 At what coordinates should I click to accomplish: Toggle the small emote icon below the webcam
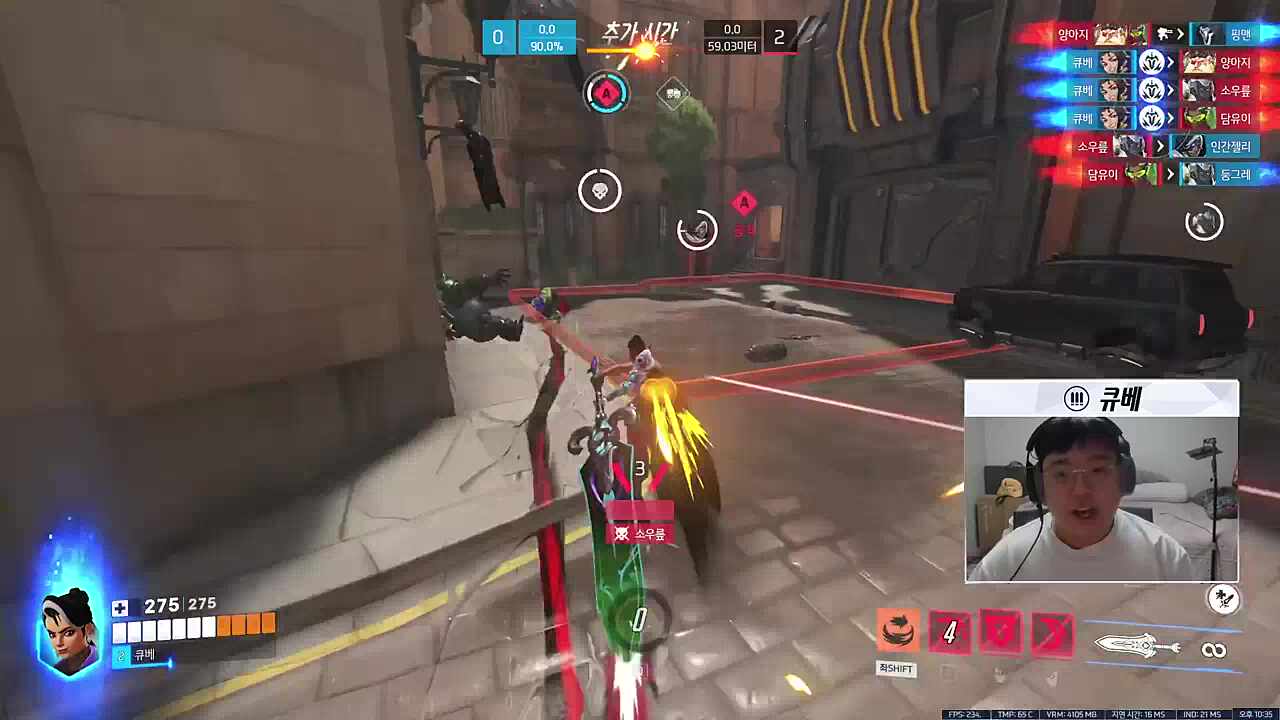tap(1224, 598)
